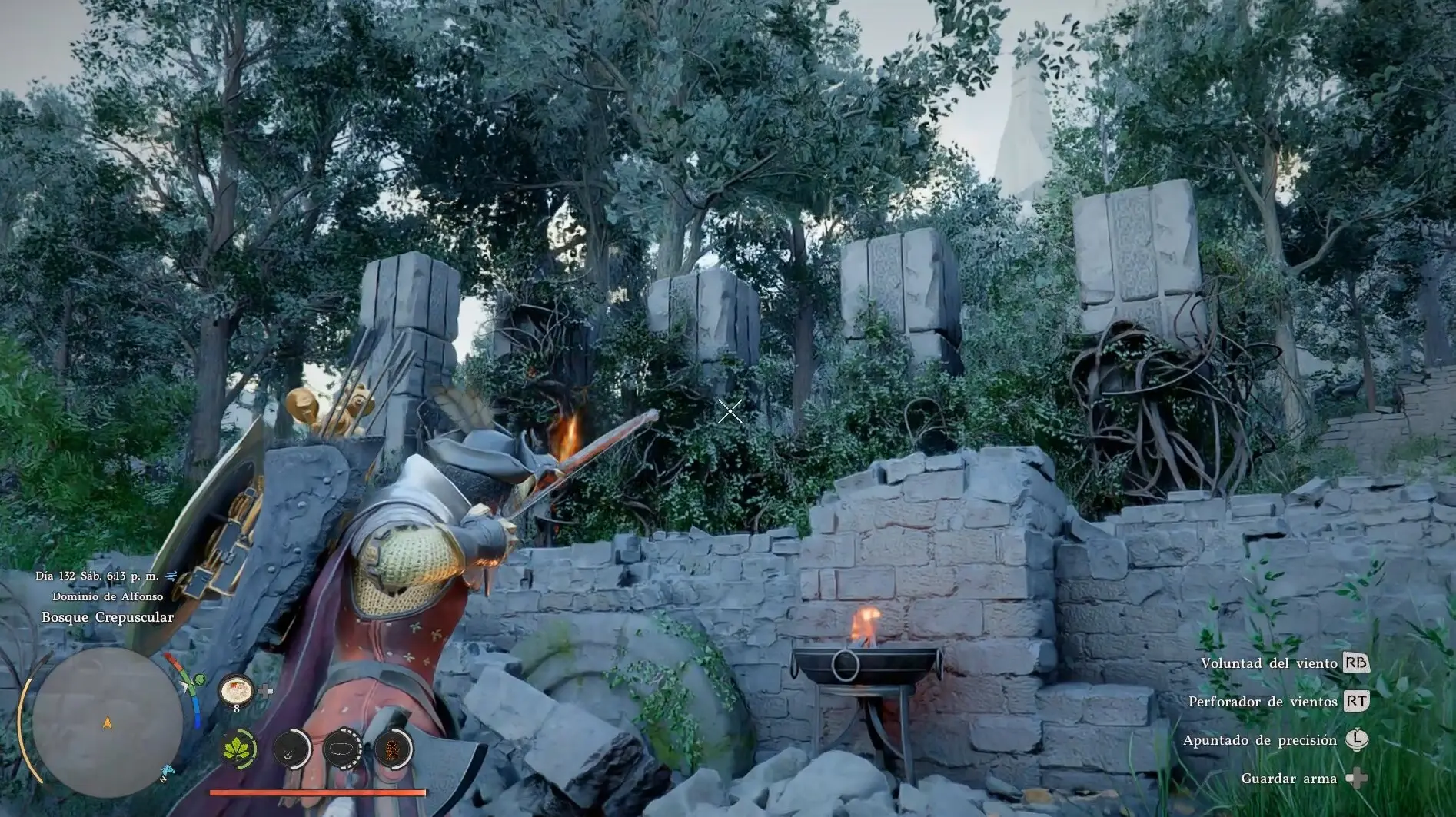Select the ember-glowing skill icon
Screen dimensions: 1456x817
[x=393, y=748]
